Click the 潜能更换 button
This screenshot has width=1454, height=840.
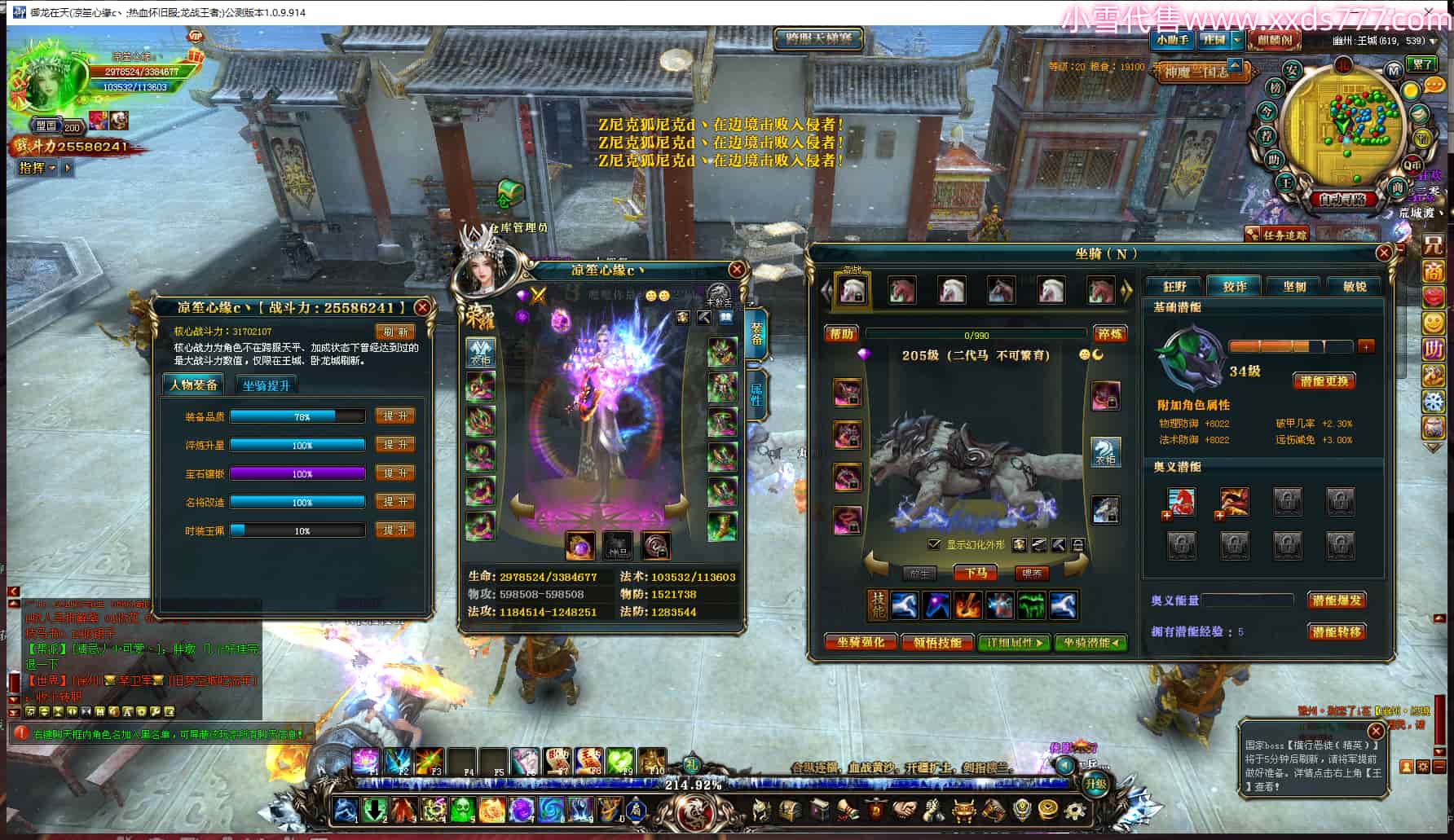tap(1324, 381)
